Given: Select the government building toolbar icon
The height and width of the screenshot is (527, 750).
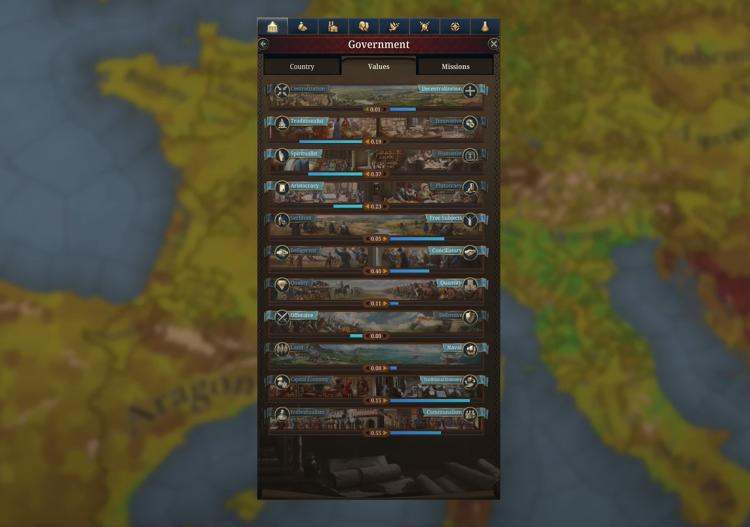Looking at the screenshot, I should (272, 26).
